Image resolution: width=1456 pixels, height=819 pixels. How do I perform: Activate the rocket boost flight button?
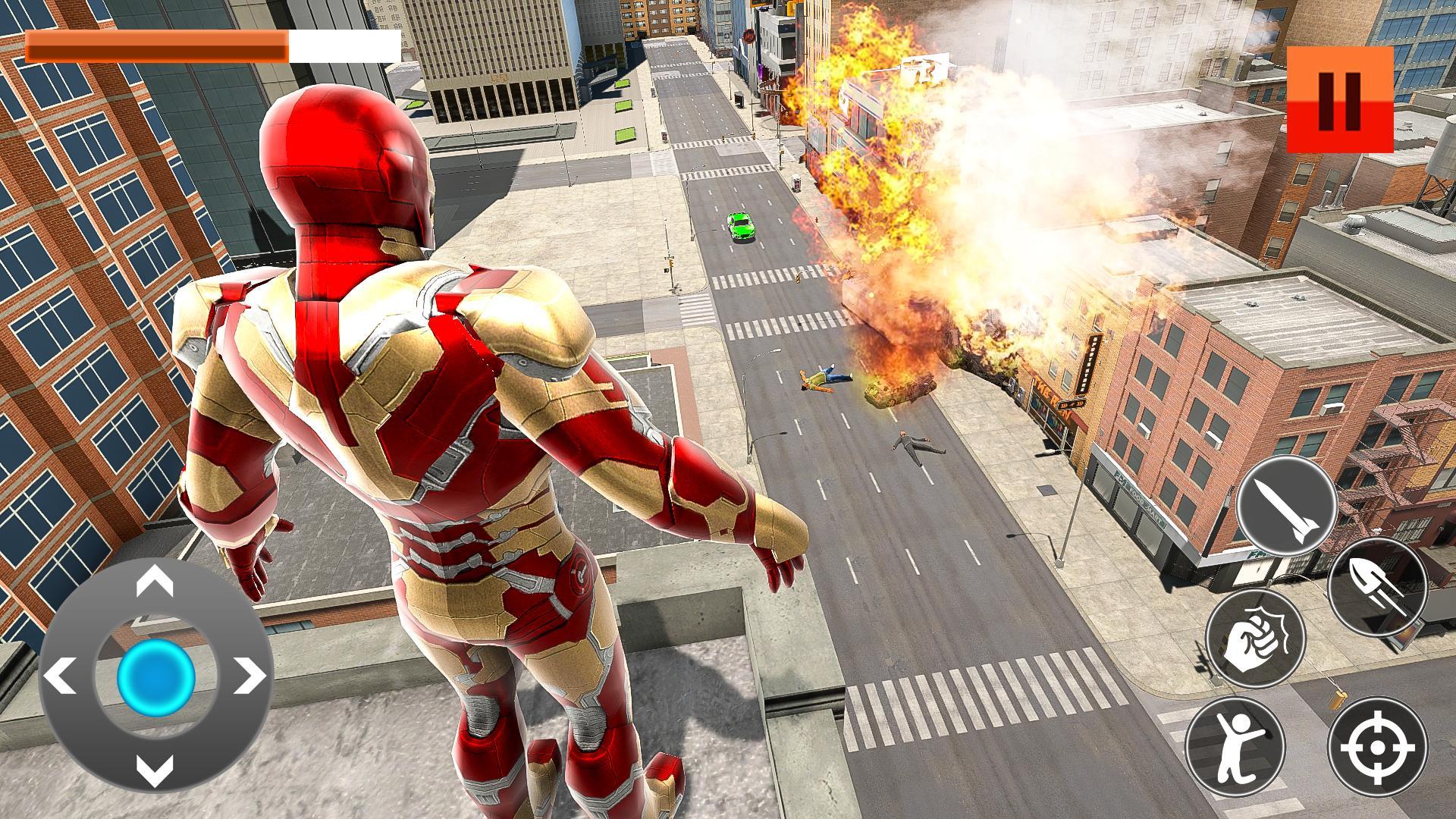point(1377,586)
